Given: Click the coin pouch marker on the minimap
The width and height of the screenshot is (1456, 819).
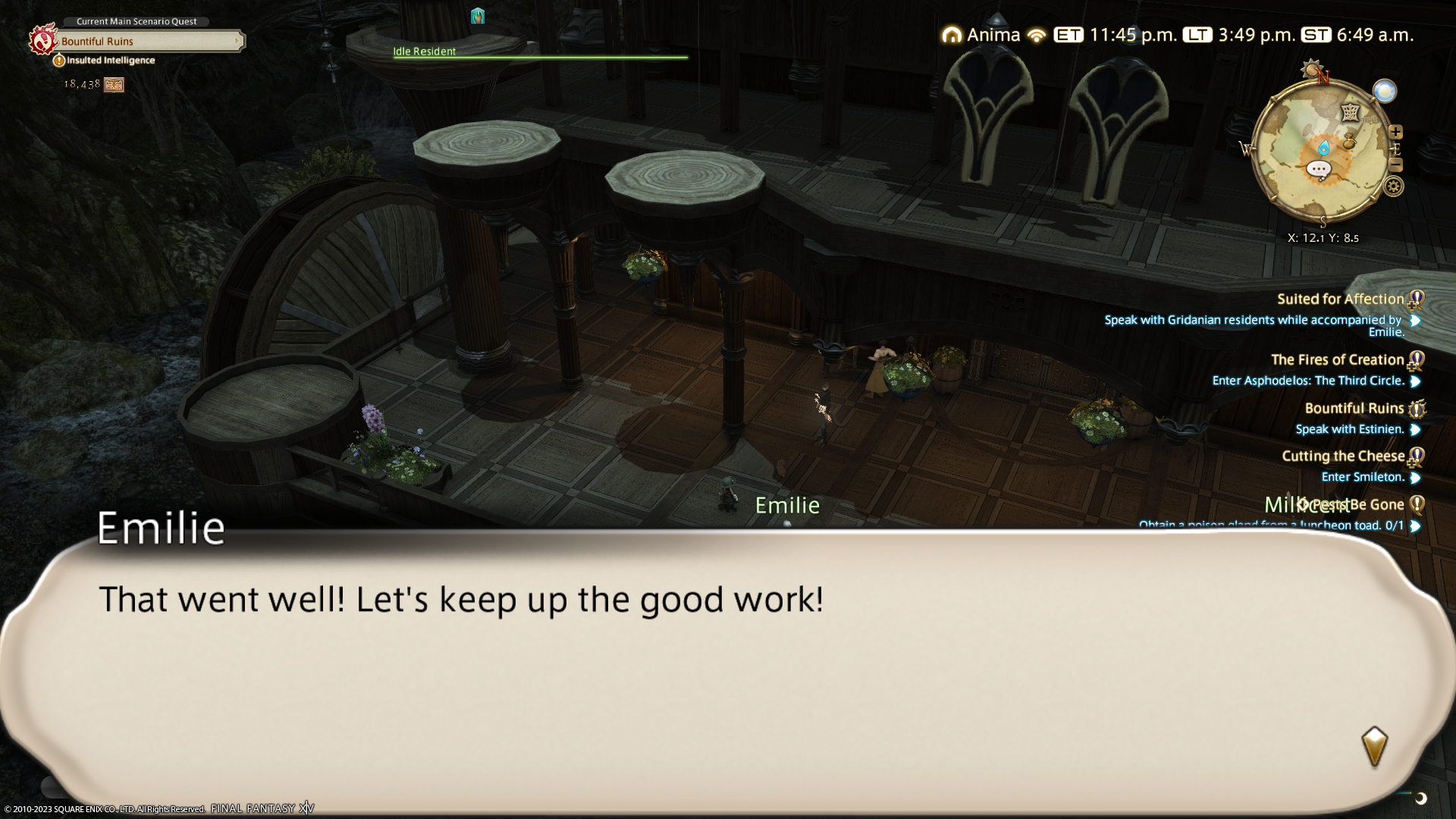Looking at the screenshot, I should 1349,141.
